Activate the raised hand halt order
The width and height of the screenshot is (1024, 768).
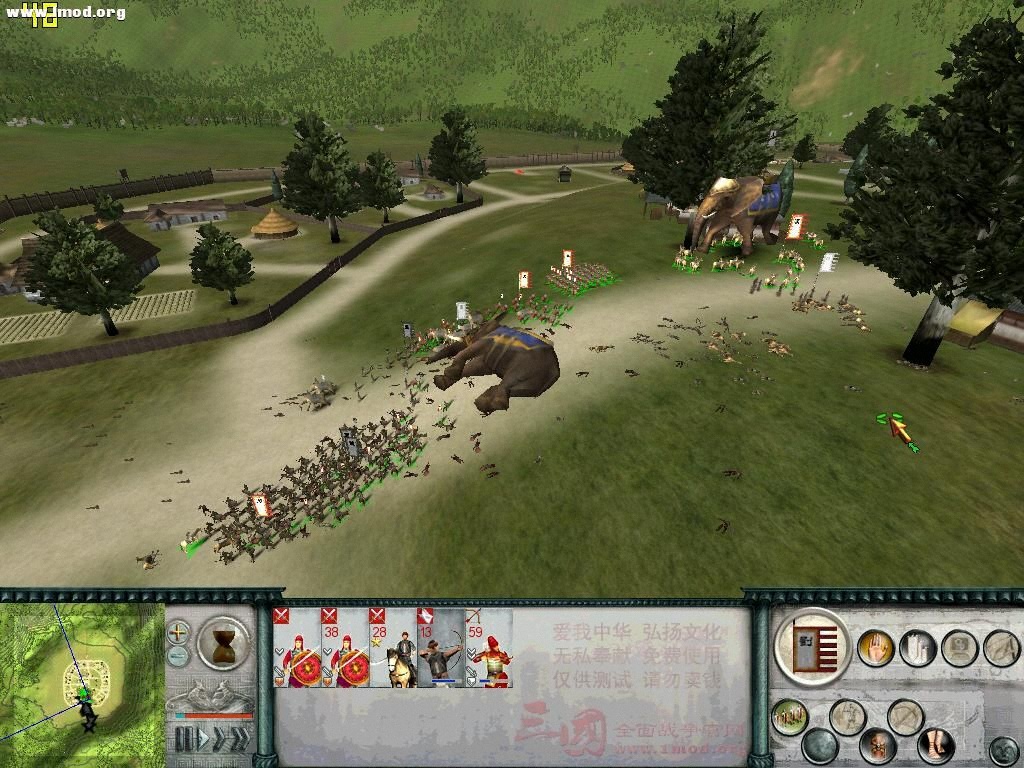click(x=876, y=649)
